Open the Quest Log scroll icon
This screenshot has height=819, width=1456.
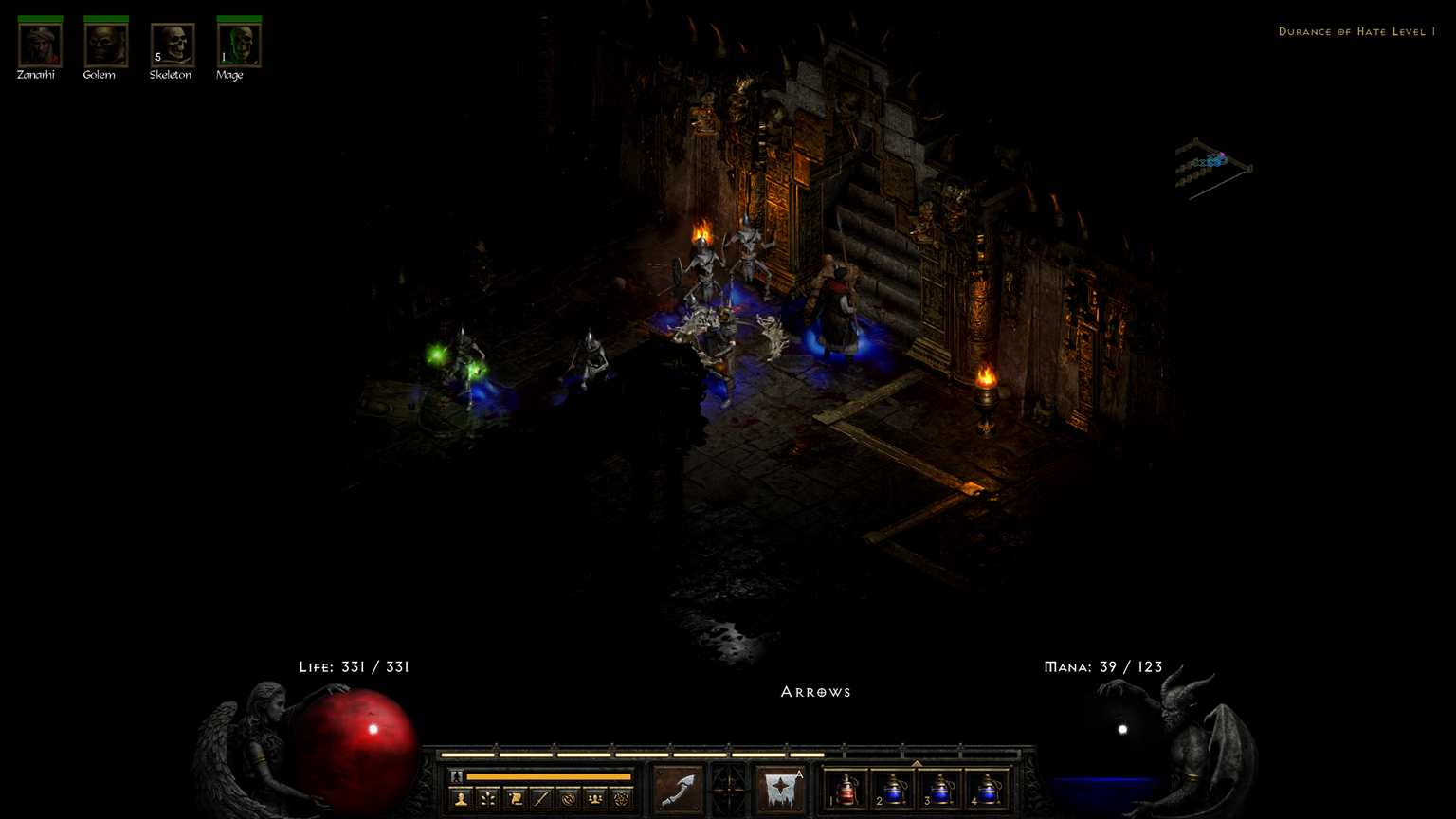514,799
